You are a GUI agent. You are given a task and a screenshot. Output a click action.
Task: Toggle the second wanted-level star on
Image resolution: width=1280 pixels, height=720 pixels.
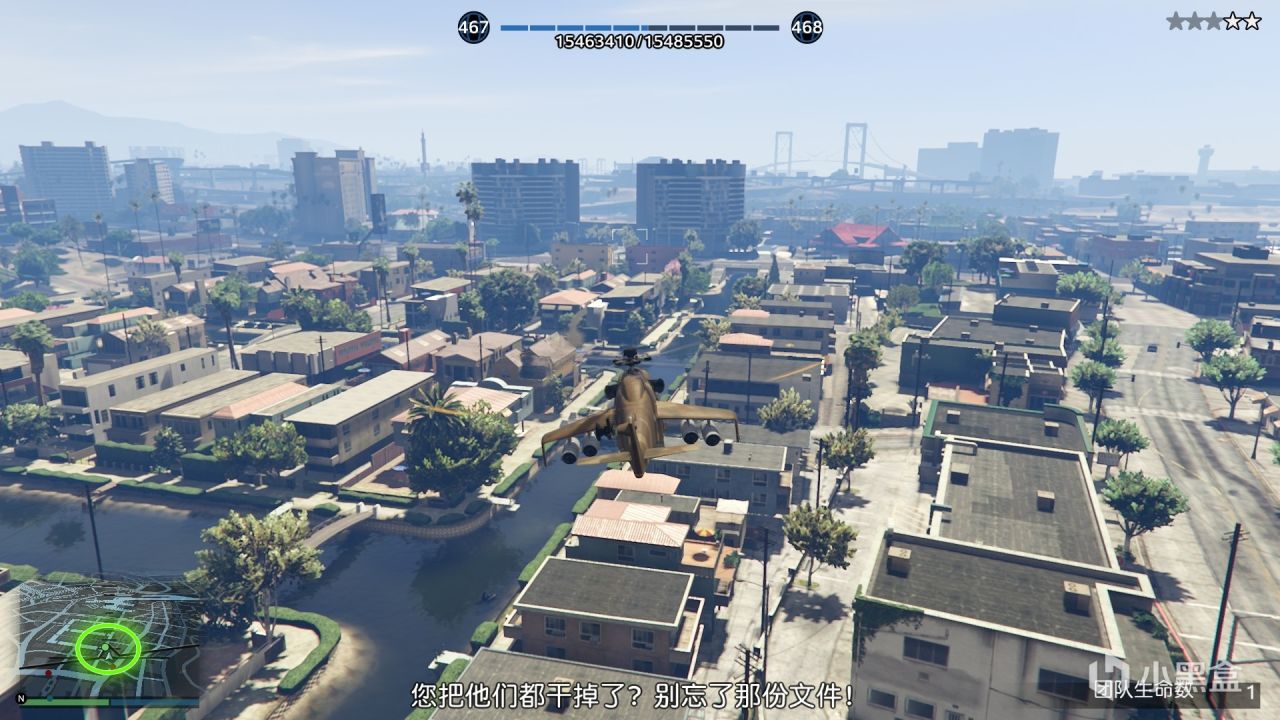click(1194, 19)
